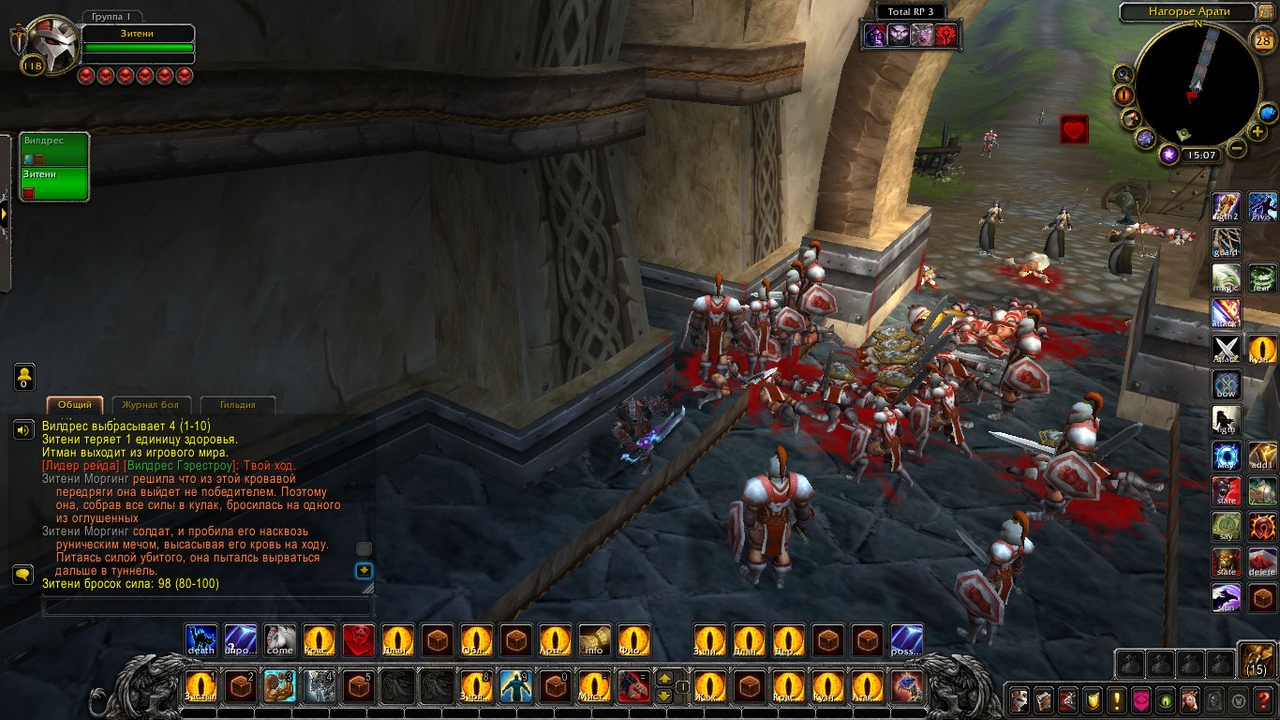
Task: Select the Общий chat tab
Action: tap(75, 405)
